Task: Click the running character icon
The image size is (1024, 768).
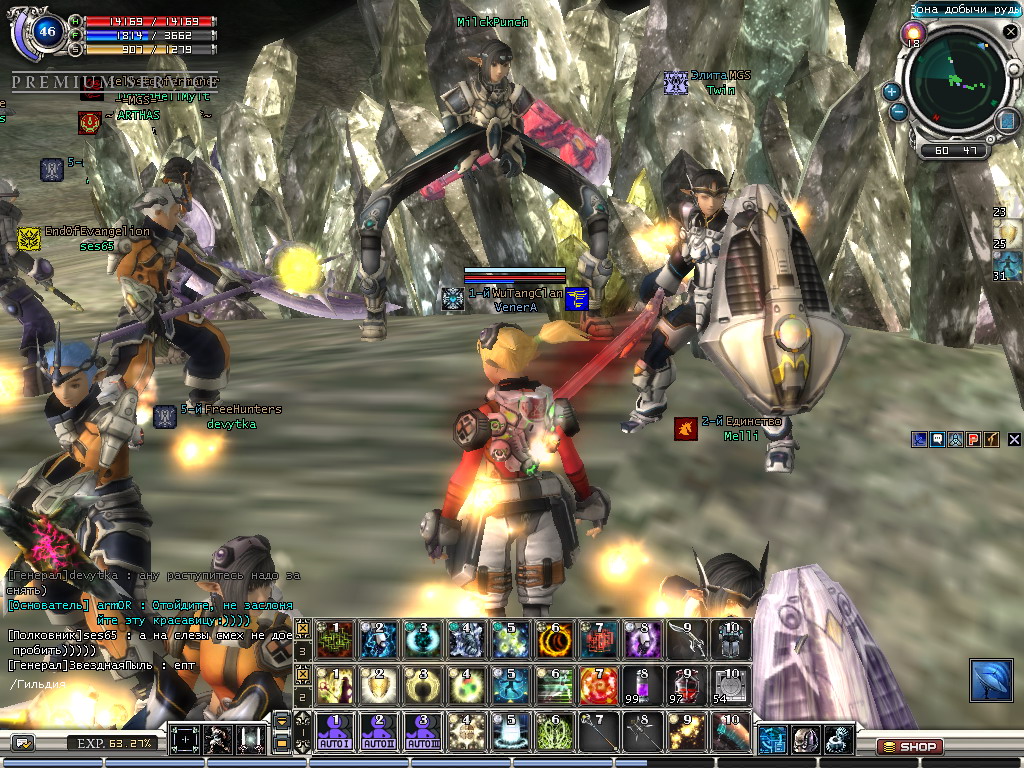Action: (218, 740)
